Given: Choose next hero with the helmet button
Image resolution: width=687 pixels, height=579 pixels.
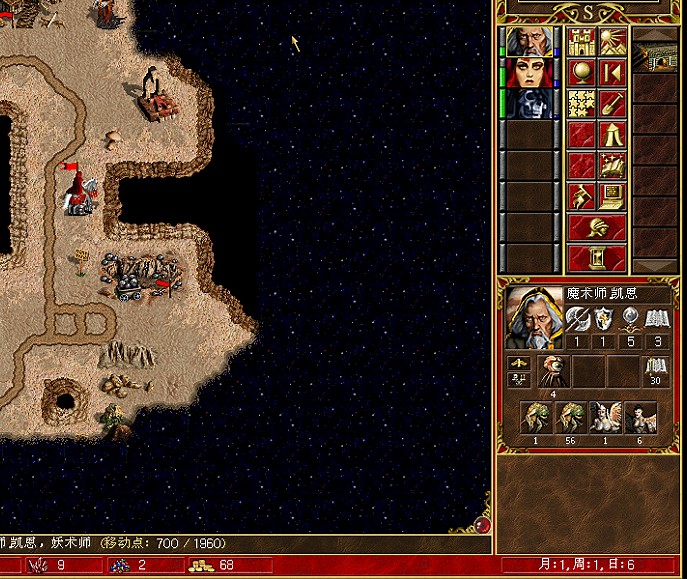Looking at the screenshot, I should [597, 227].
